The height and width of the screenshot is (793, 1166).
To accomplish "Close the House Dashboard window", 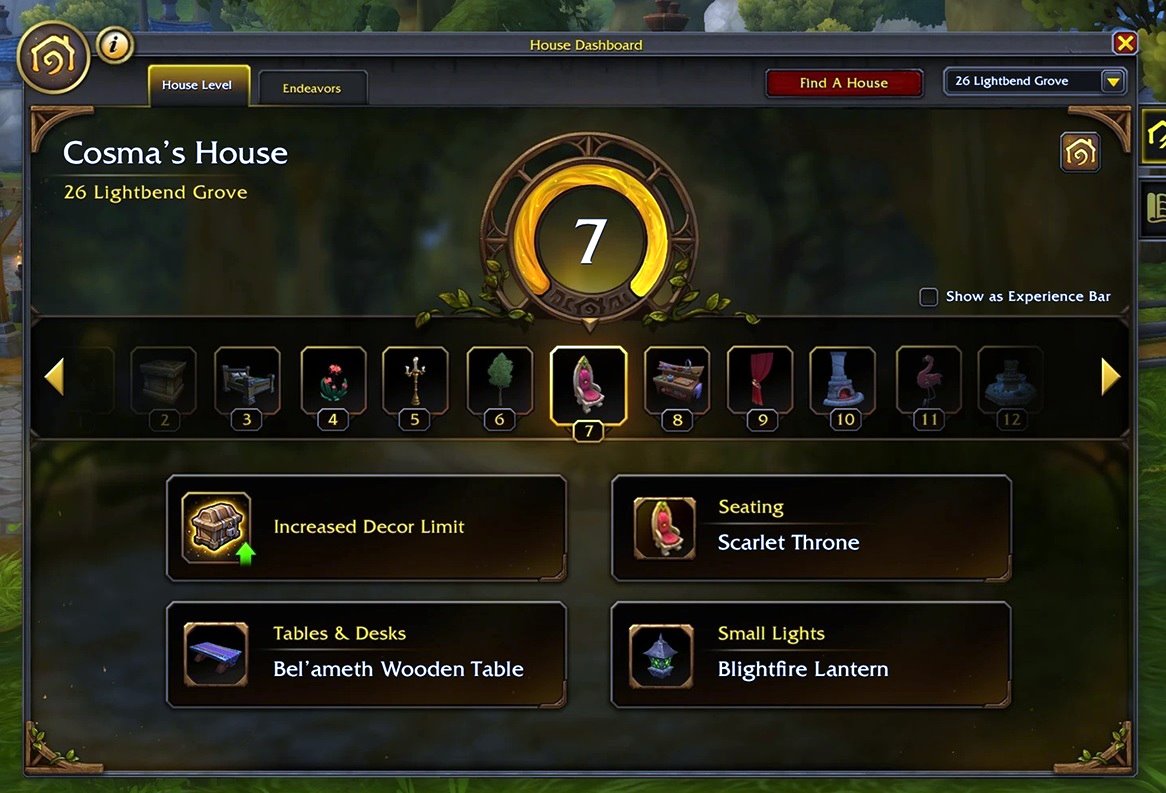I will tap(1125, 43).
